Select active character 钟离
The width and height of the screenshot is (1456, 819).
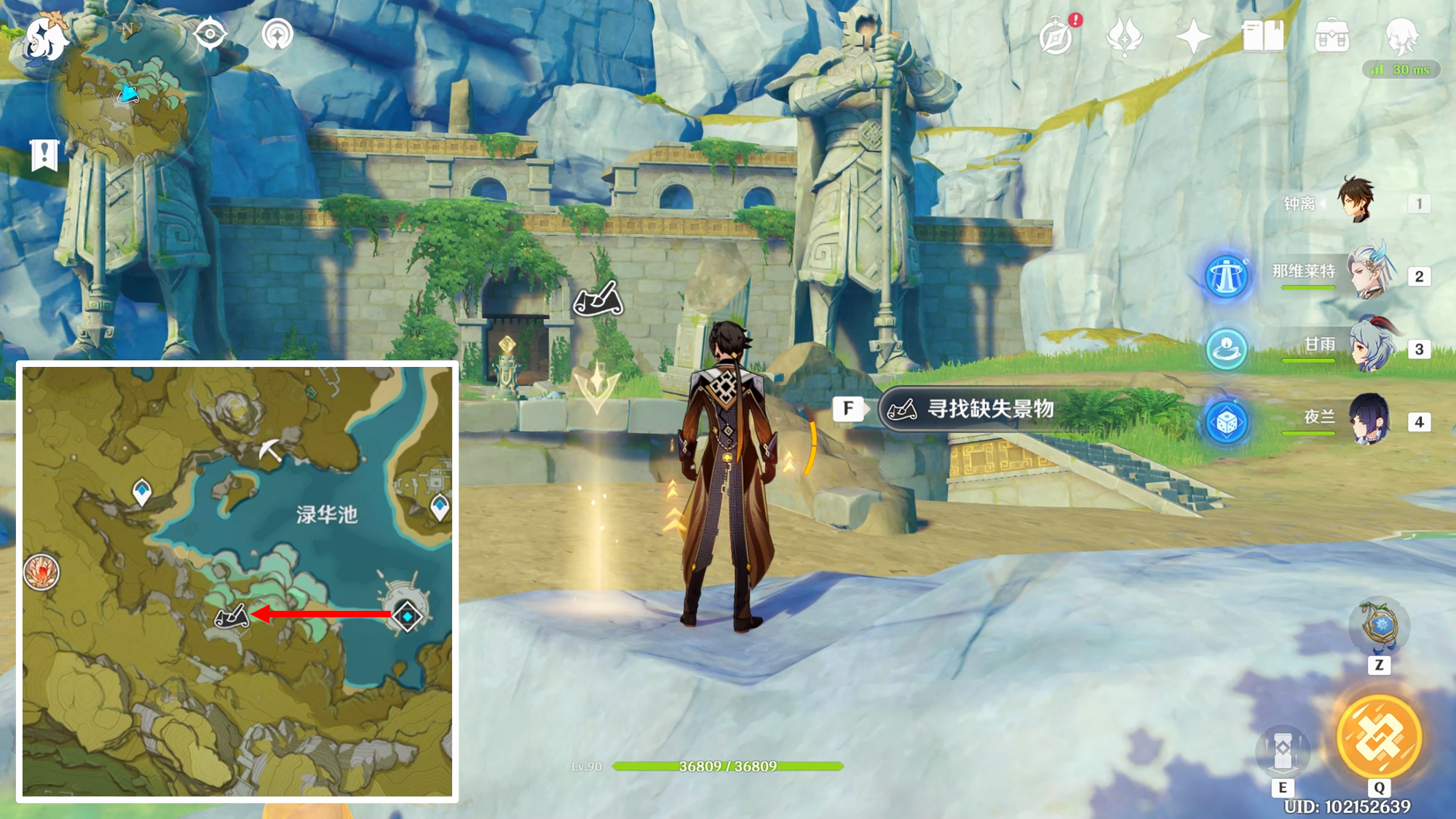1356,202
